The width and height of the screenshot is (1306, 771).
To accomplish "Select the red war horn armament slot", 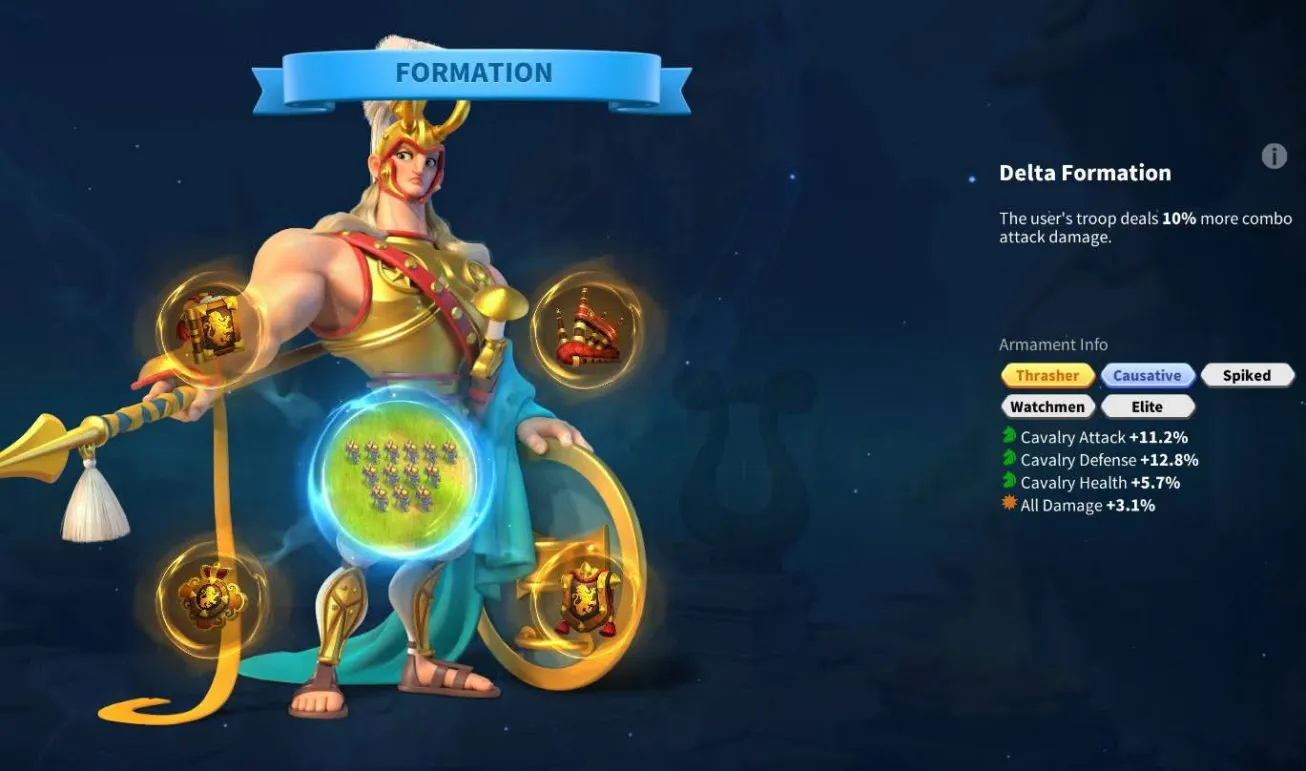I will pyautogui.click(x=585, y=329).
